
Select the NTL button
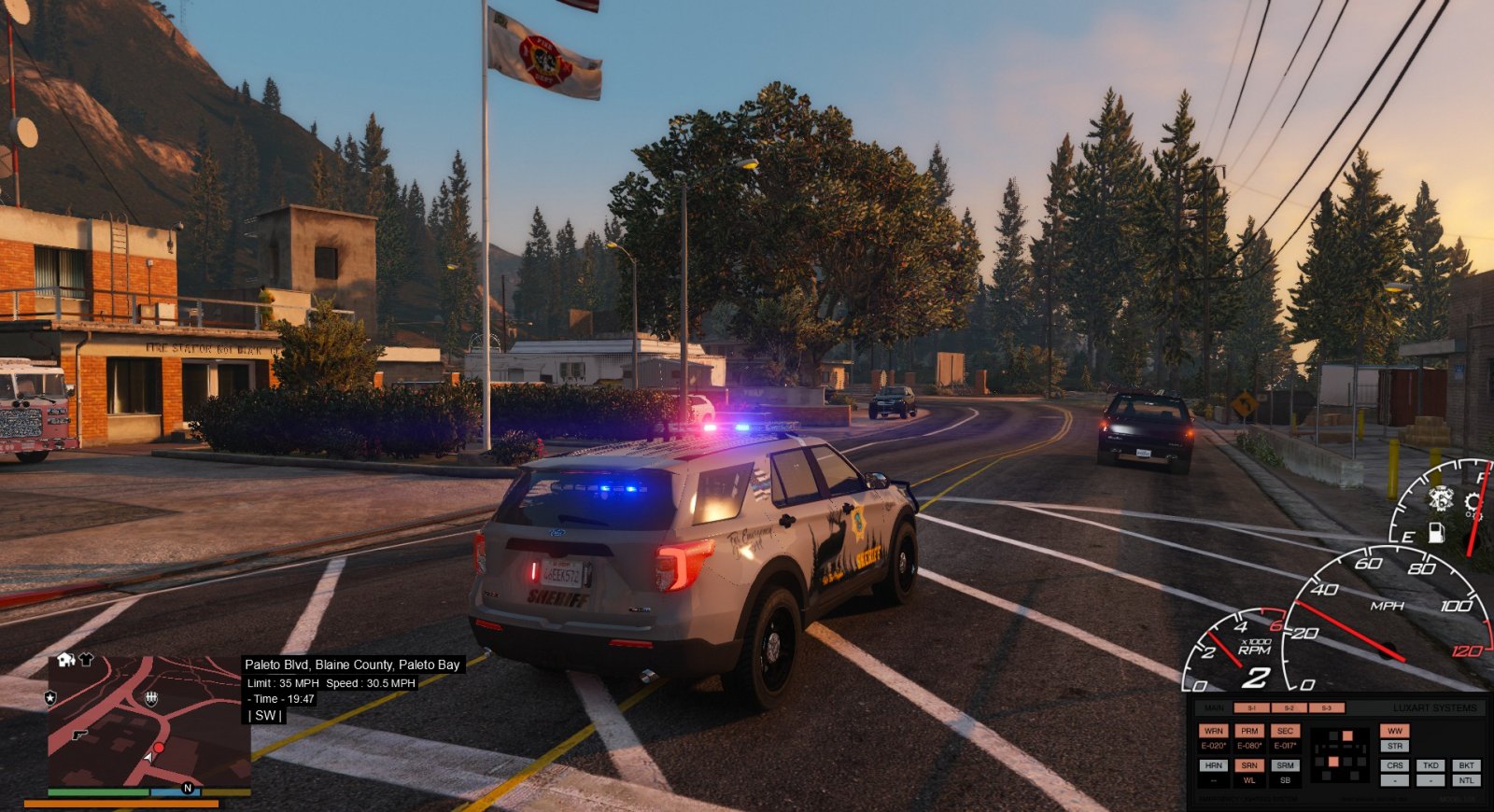pyautogui.click(x=1466, y=780)
